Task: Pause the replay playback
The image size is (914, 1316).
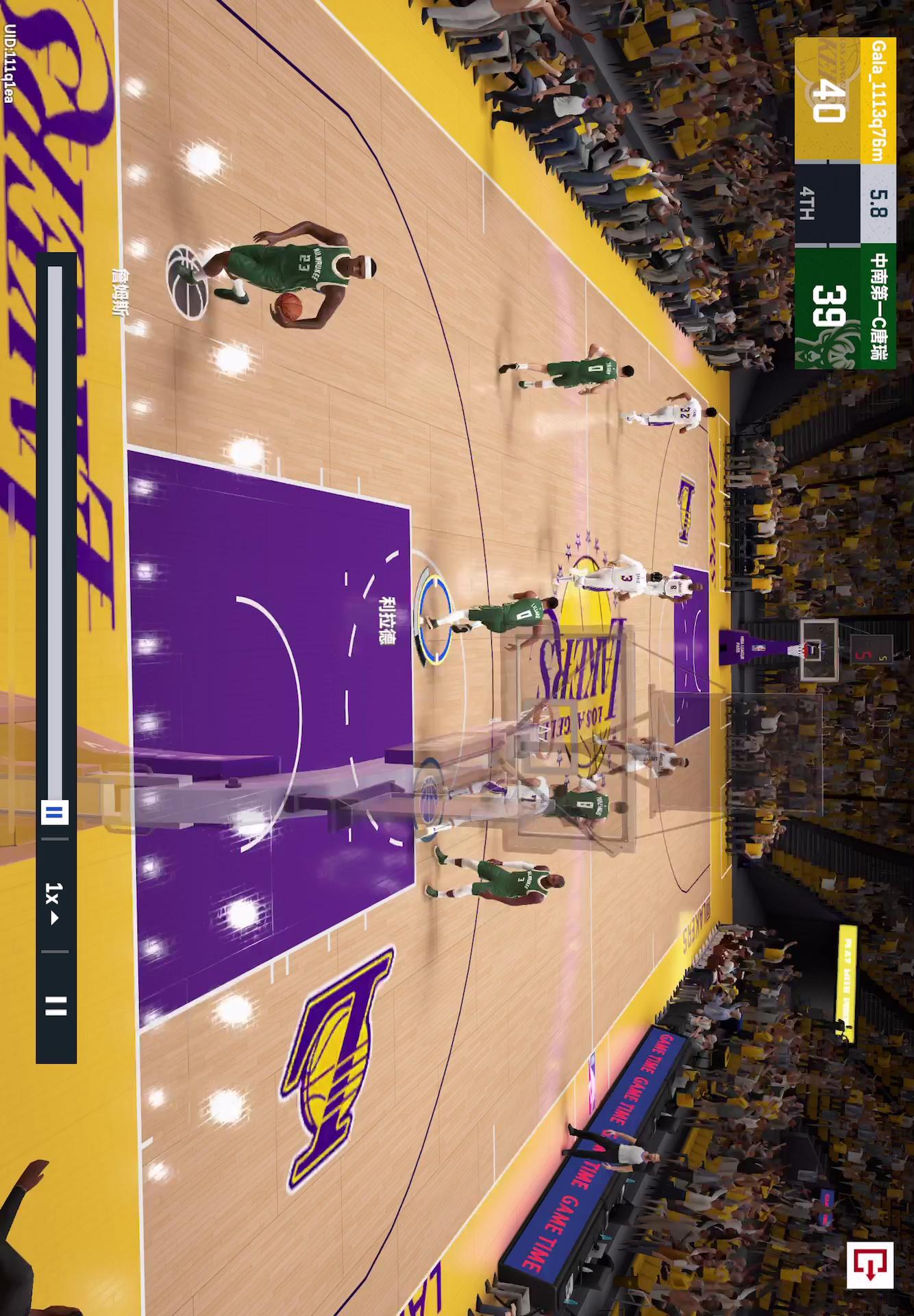Action: (x=55, y=1006)
